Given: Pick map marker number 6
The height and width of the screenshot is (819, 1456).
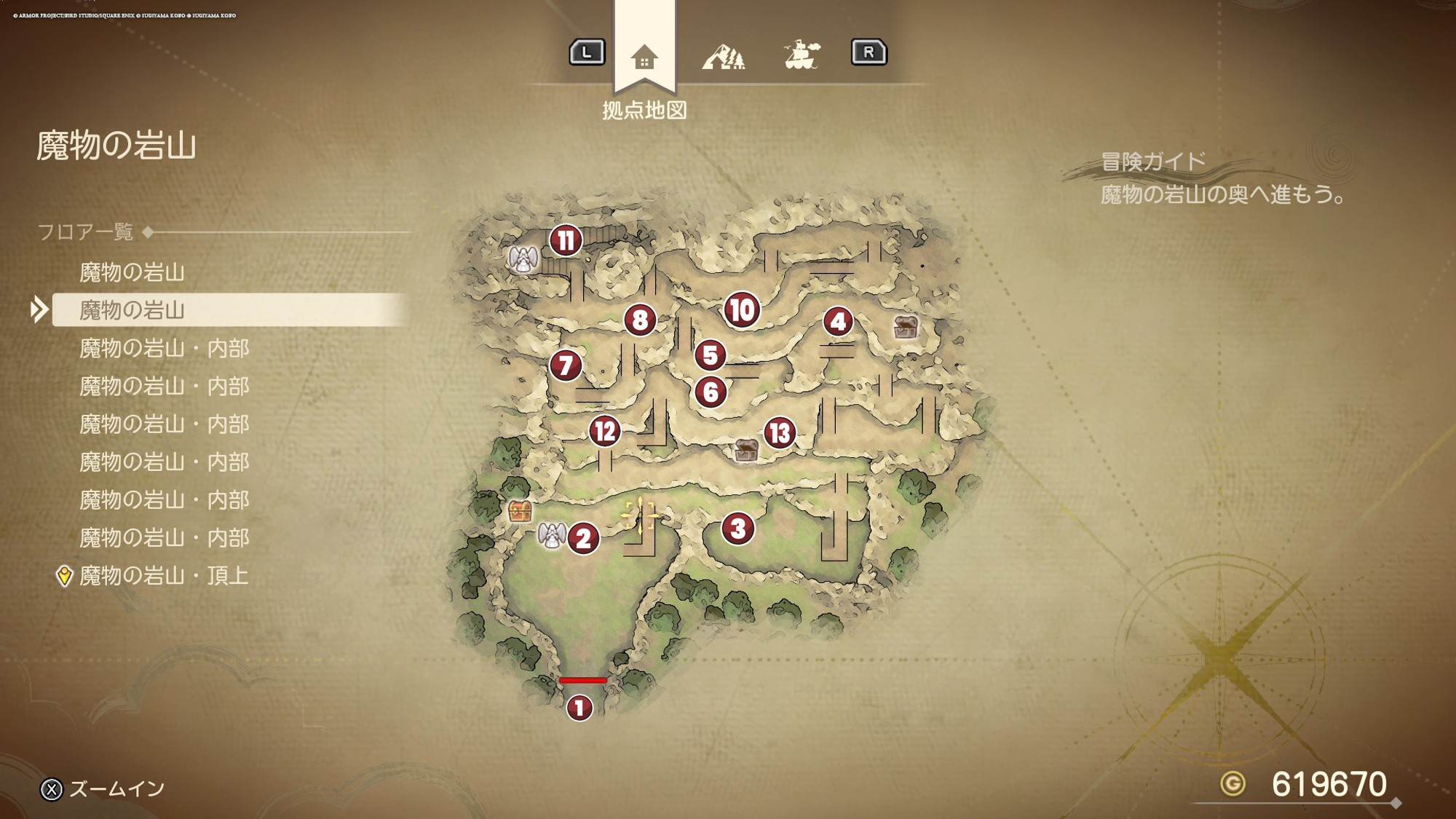Looking at the screenshot, I should pyautogui.click(x=711, y=392).
